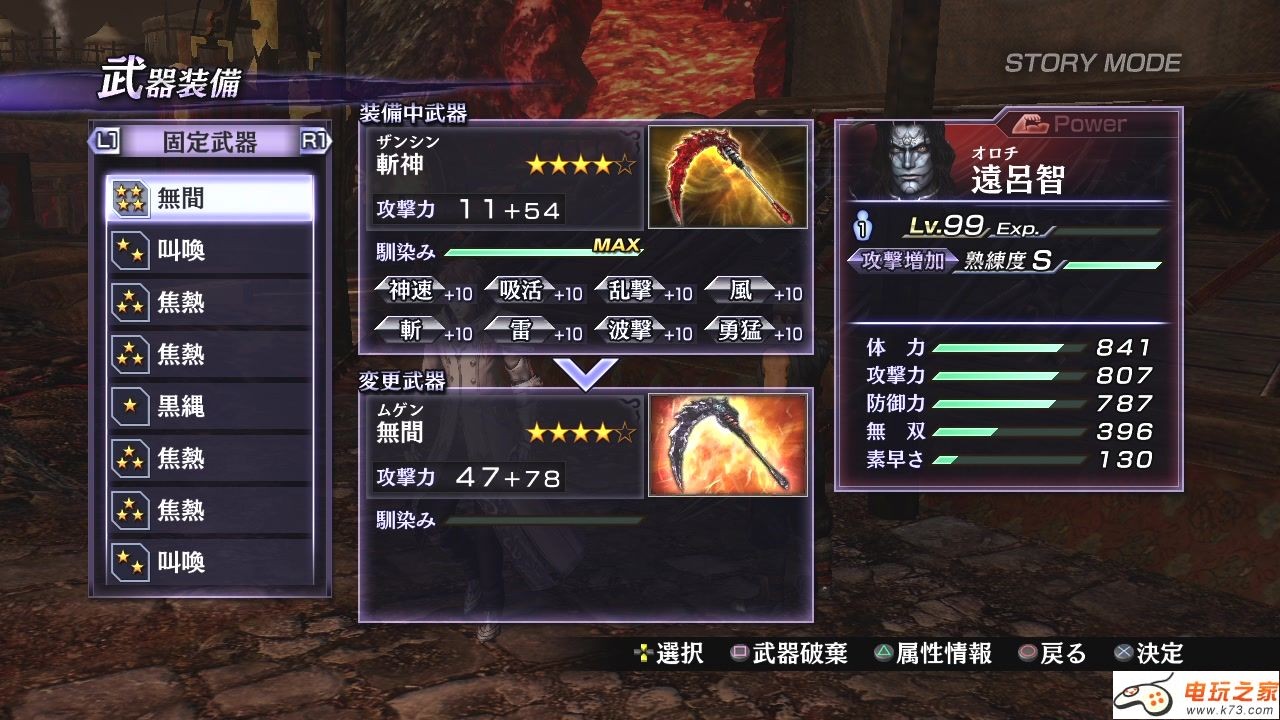Choose the 黒縄 weapon entry

(x=210, y=407)
